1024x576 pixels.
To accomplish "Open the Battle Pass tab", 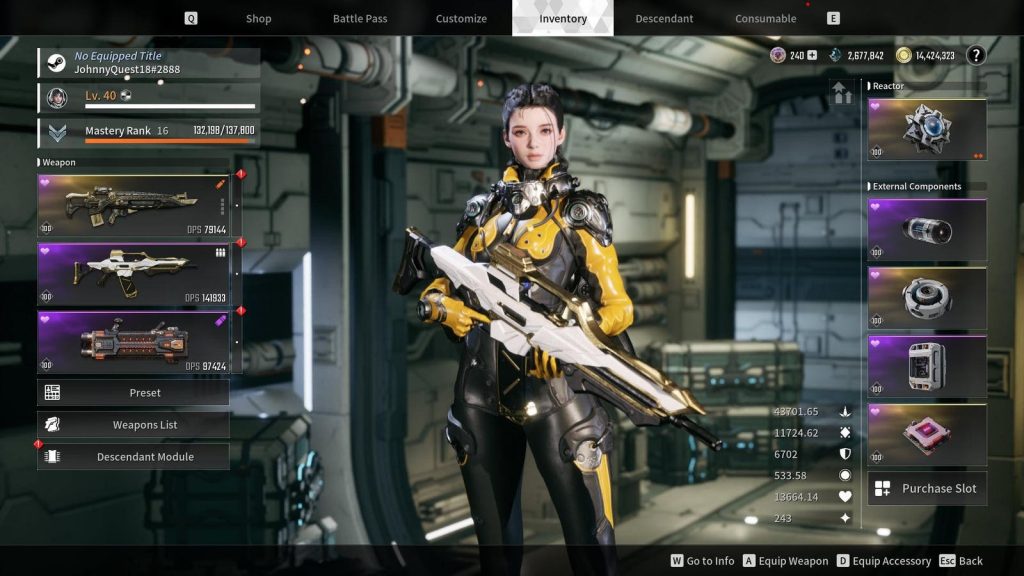I will (x=360, y=18).
